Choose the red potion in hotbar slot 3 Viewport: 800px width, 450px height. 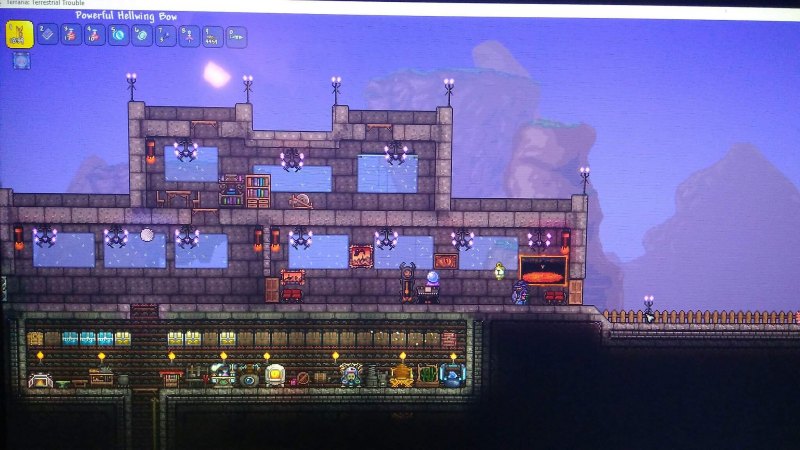[x=71, y=35]
